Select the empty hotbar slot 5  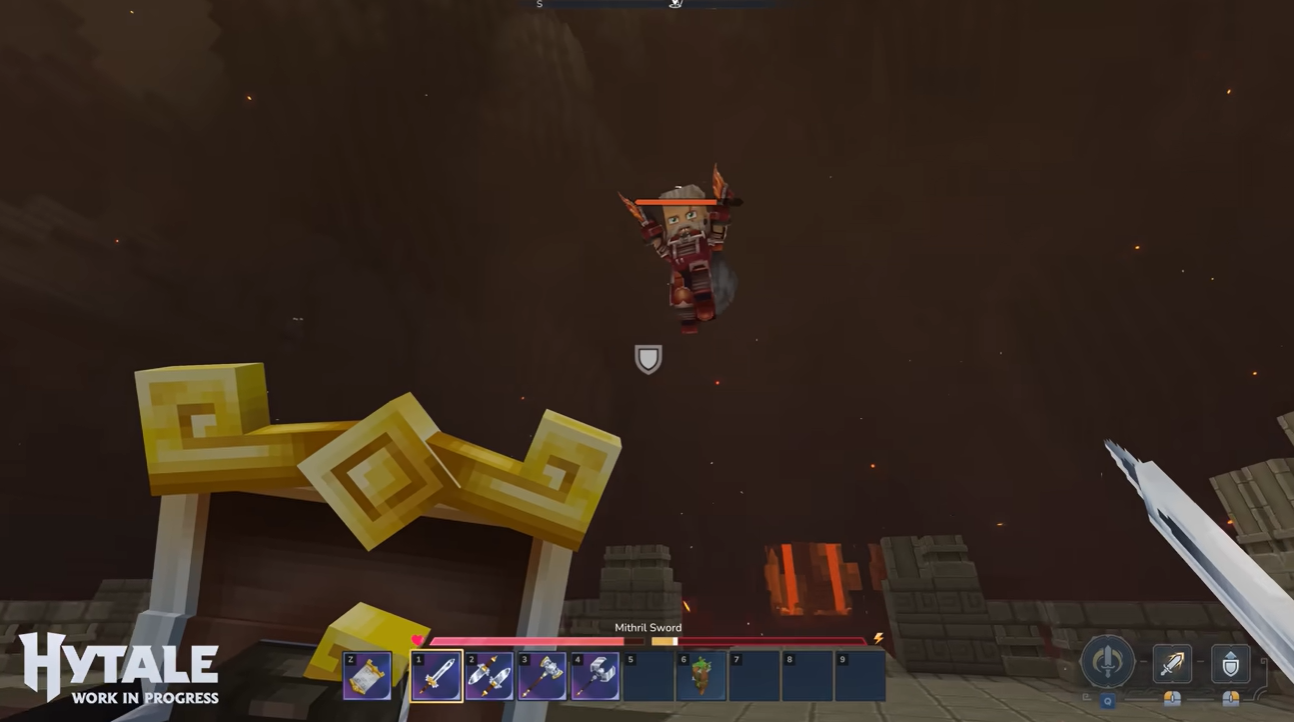click(x=649, y=676)
